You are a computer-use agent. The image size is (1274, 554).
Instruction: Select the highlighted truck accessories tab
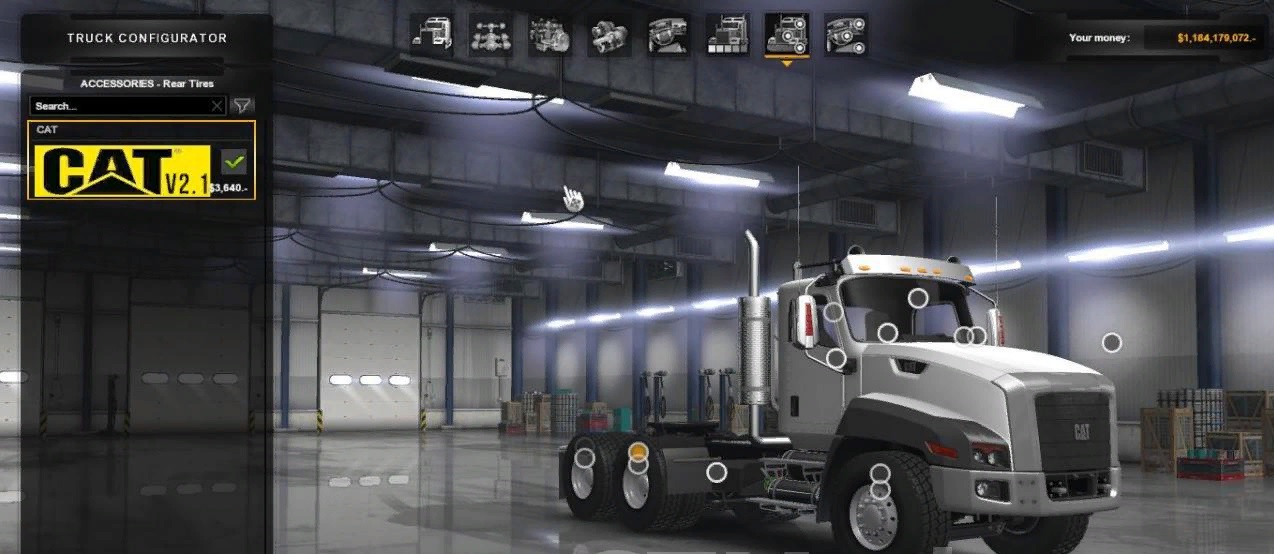coord(787,35)
